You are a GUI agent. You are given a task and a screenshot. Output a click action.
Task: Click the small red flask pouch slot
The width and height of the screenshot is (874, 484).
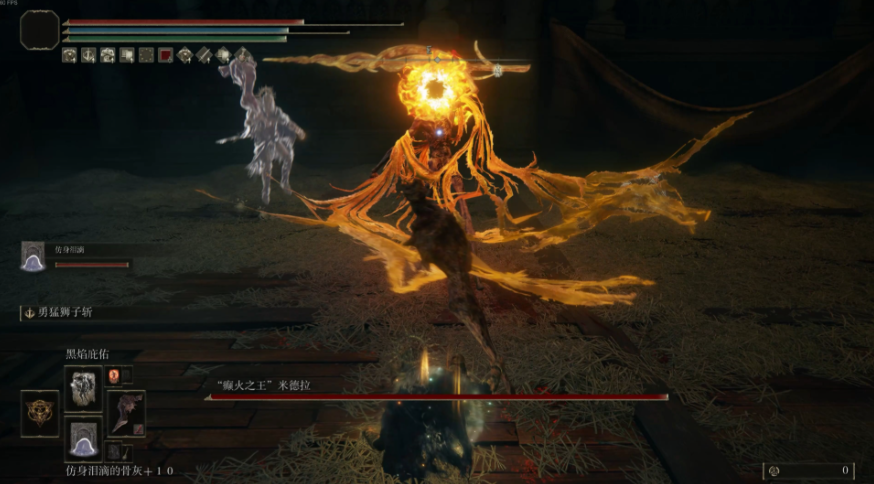coord(115,376)
